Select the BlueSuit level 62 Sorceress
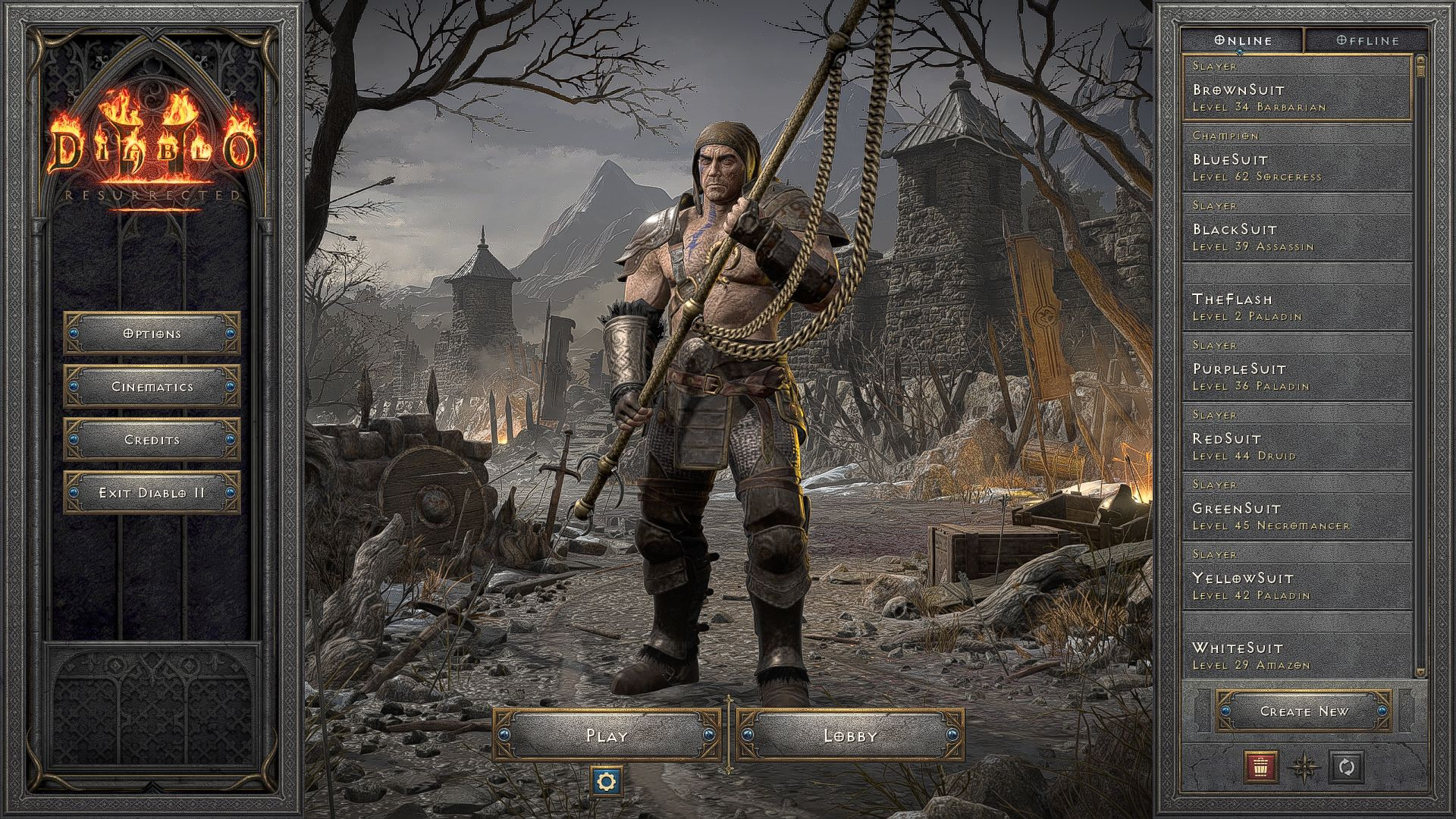This screenshot has height=819, width=1456. [x=1289, y=163]
